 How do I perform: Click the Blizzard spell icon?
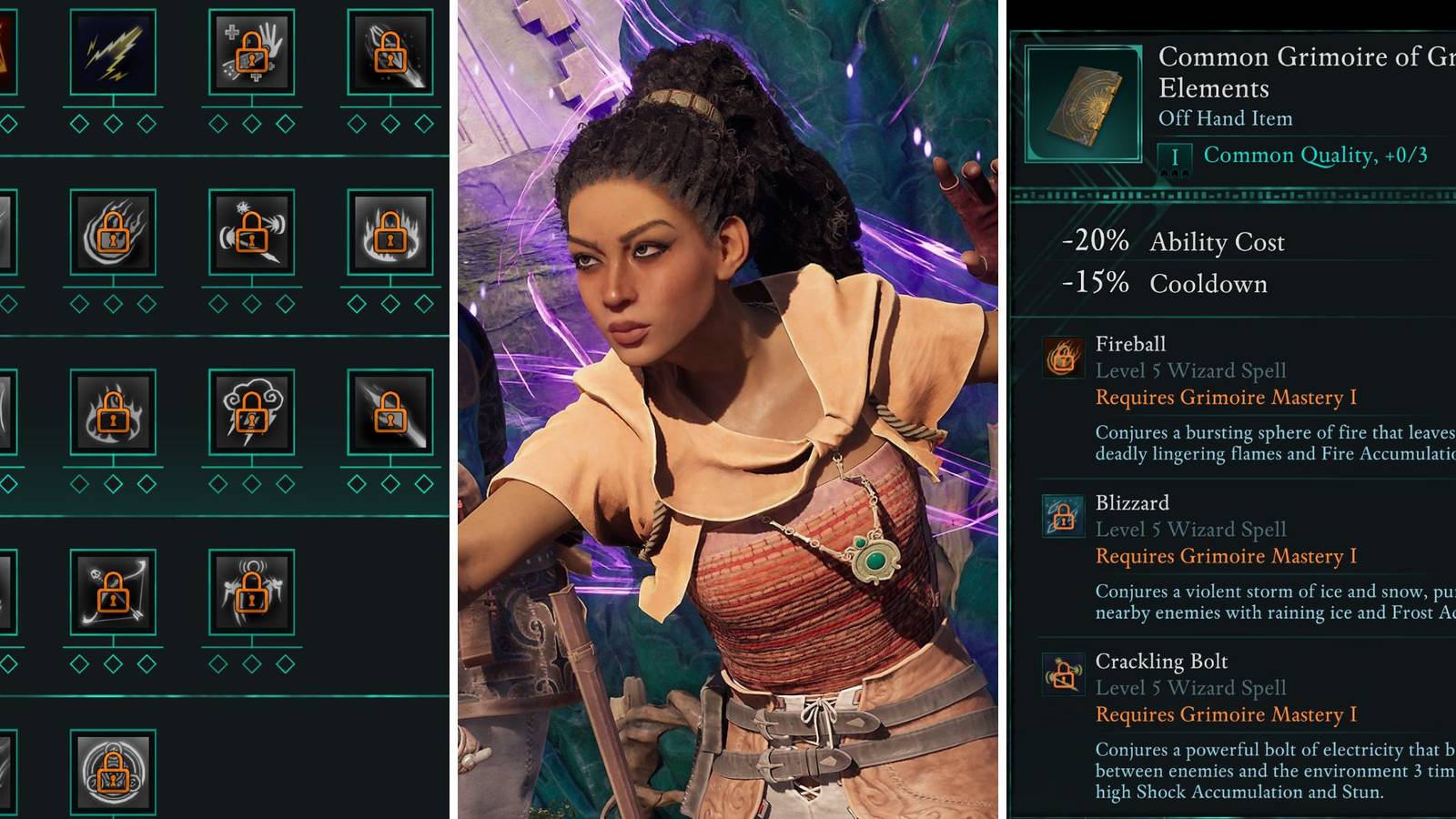click(1063, 516)
